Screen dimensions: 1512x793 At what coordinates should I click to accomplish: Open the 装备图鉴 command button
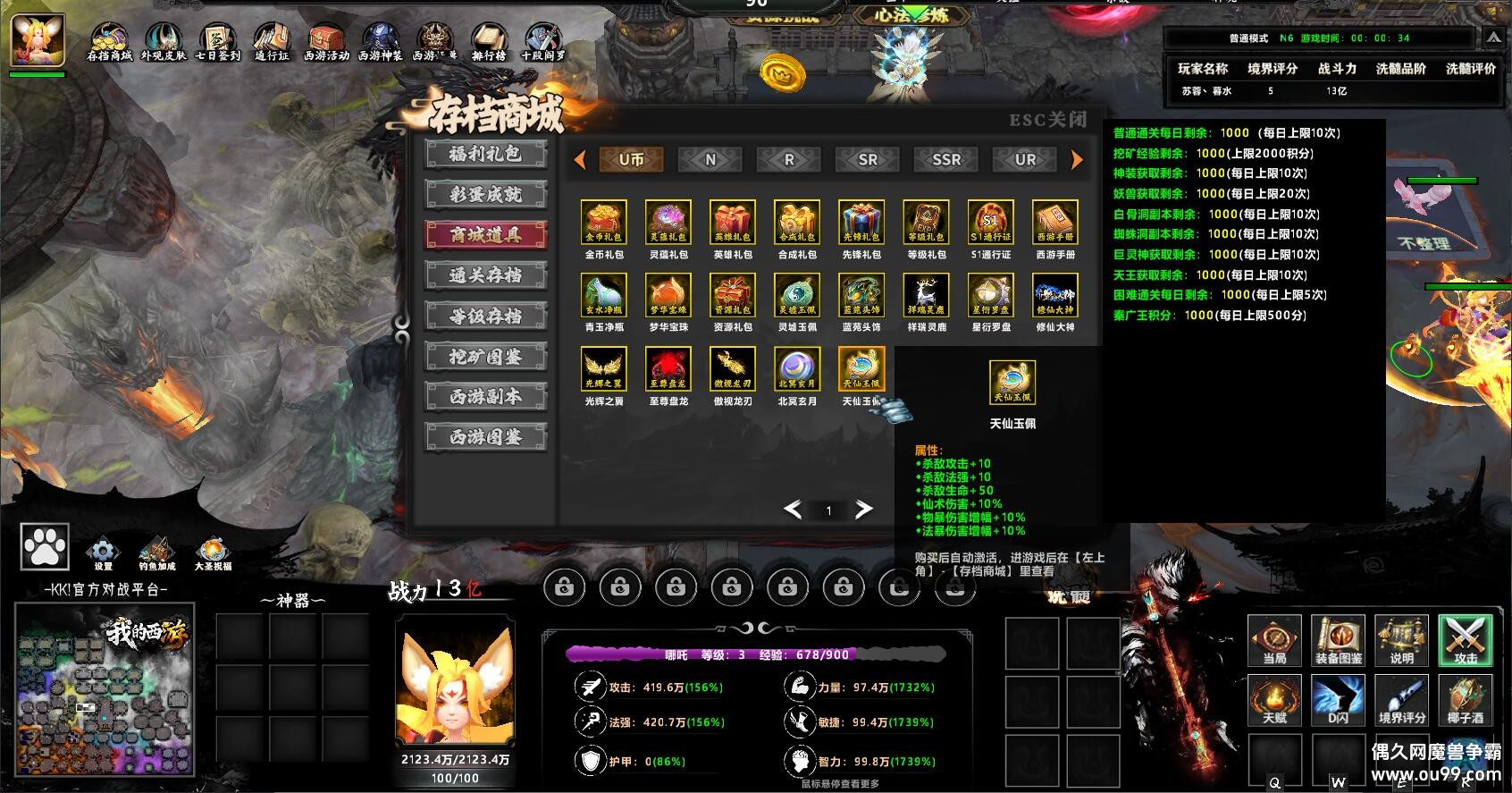(x=1338, y=640)
